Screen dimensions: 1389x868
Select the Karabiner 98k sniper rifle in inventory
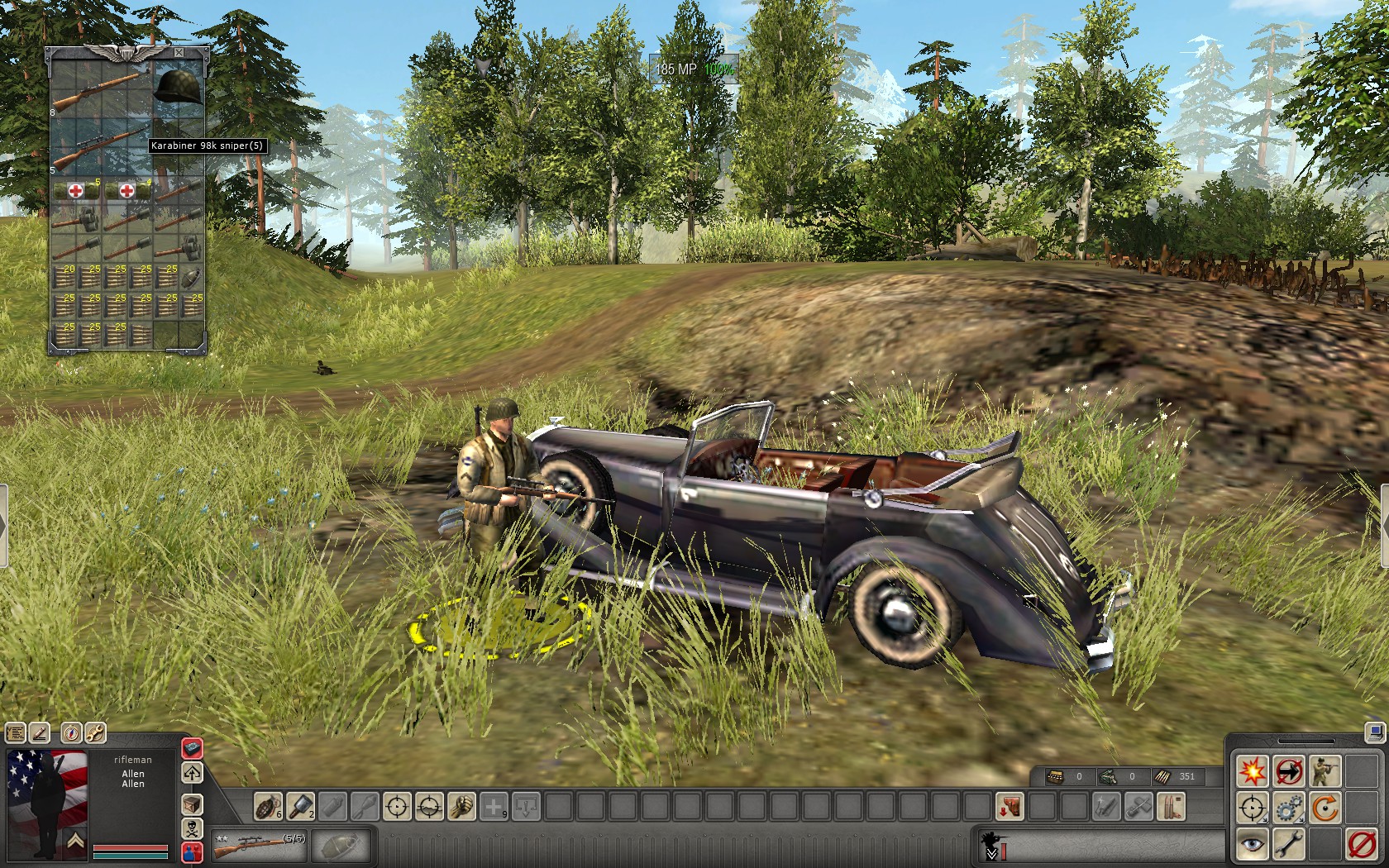[x=99, y=147]
